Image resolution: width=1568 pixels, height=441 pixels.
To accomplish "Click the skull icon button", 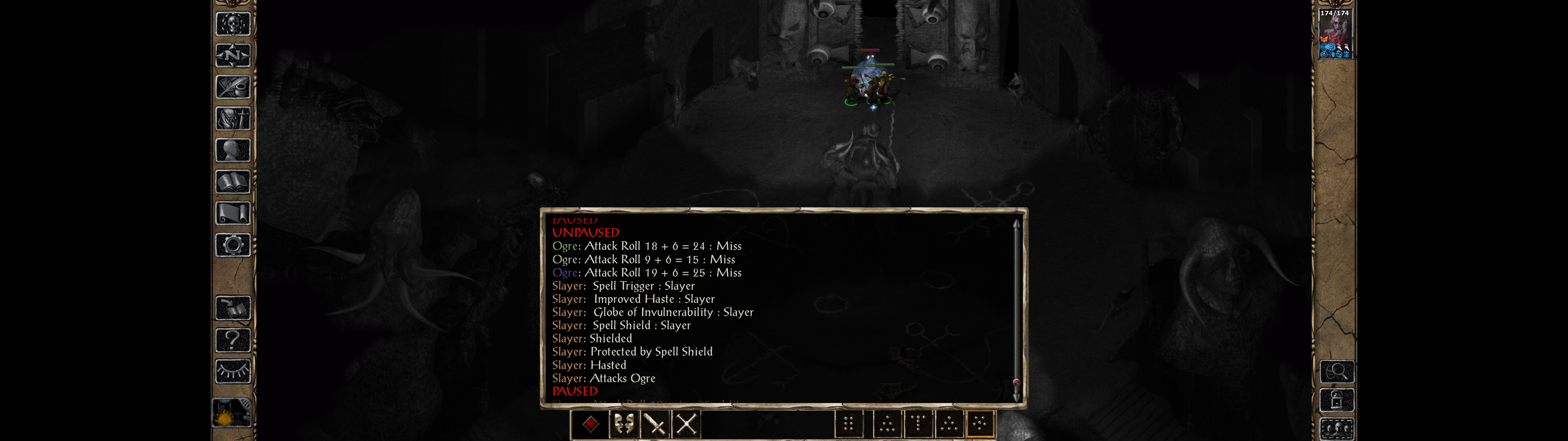I will pyautogui.click(x=233, y=24).
